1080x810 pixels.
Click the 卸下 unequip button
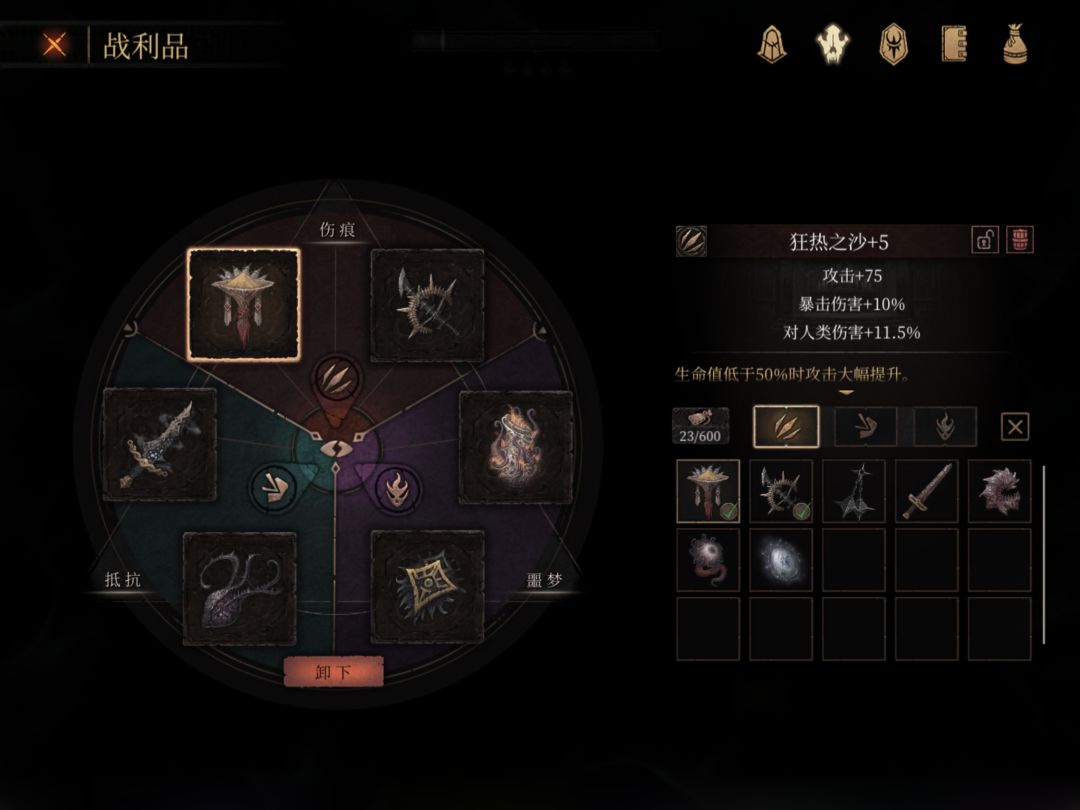click(x=333, y=672)
